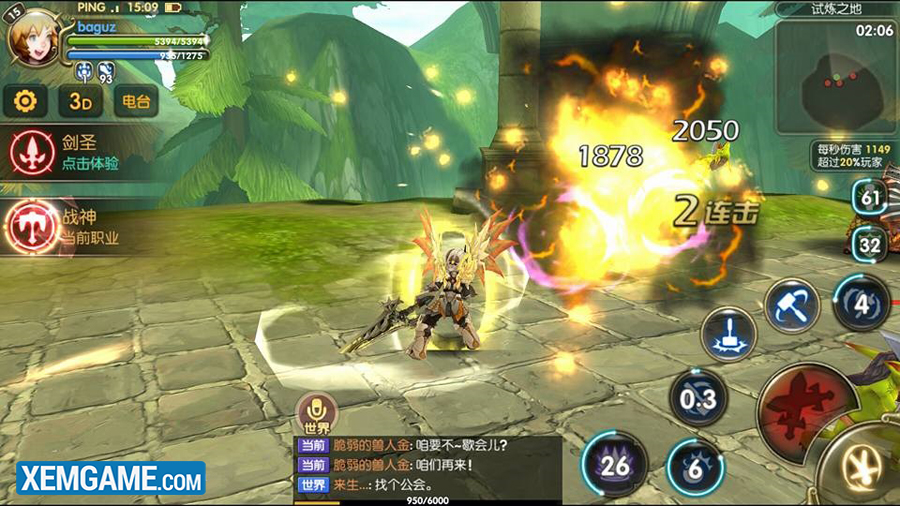The width and height of the screenshot is (900, 506).
Task: Toggle the 3D camera view button
Action: tap(80, 101)
